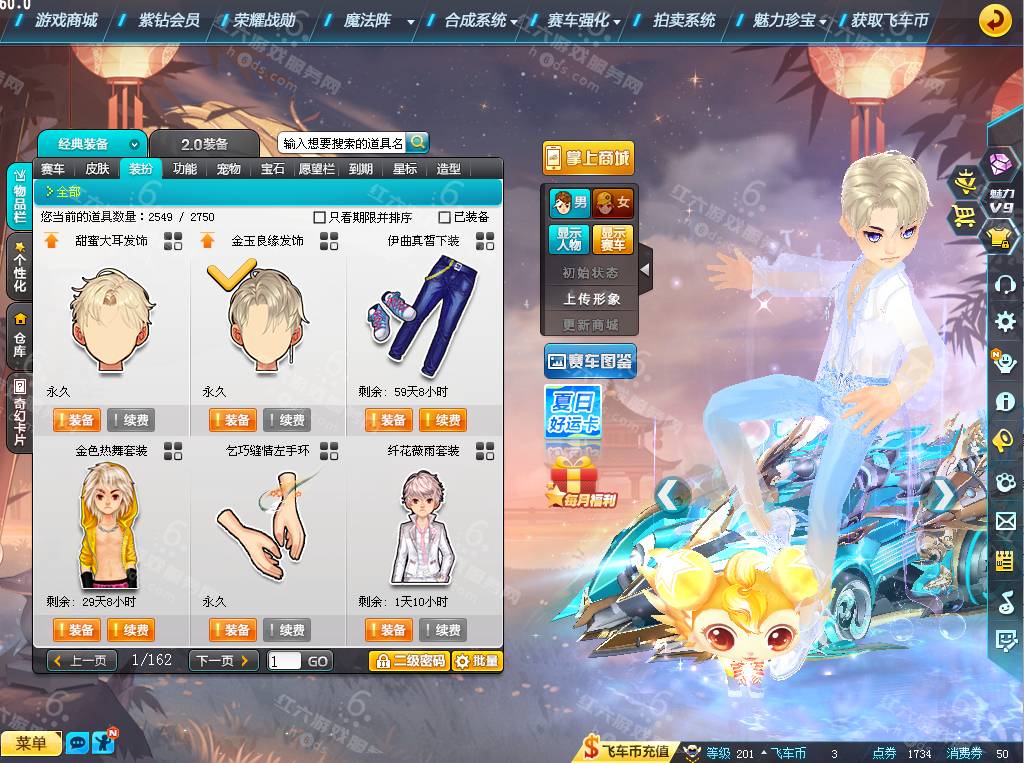This screenshot has height=763, width=1024.
Task: Switch to the 2.0装备 tab
Action: click(x=204, y=144)
